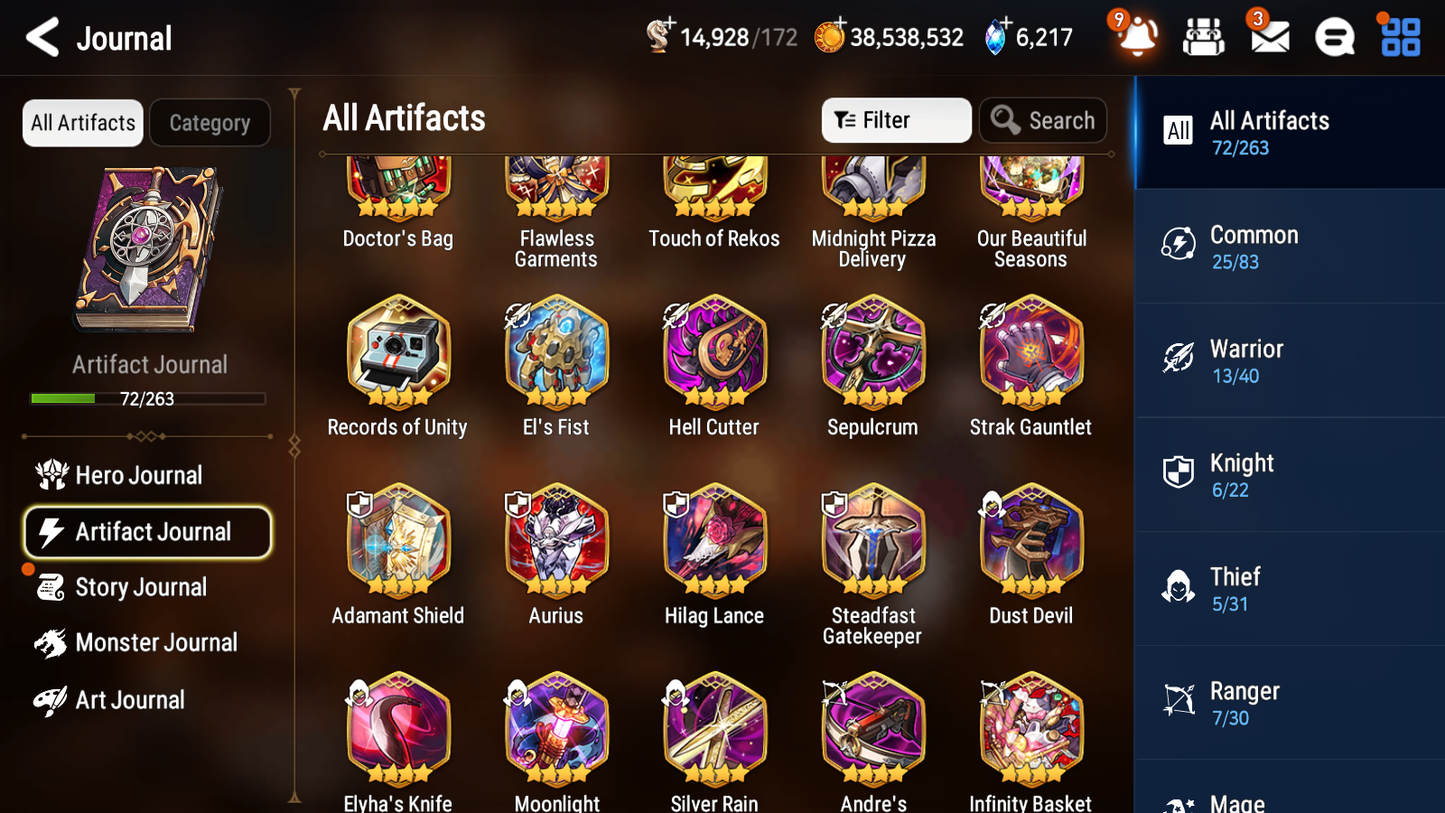Click the 72/263 artifact progress bar
Image resolution: width=1445 pixels, height=813 pixels.
[x=148, y=396]
